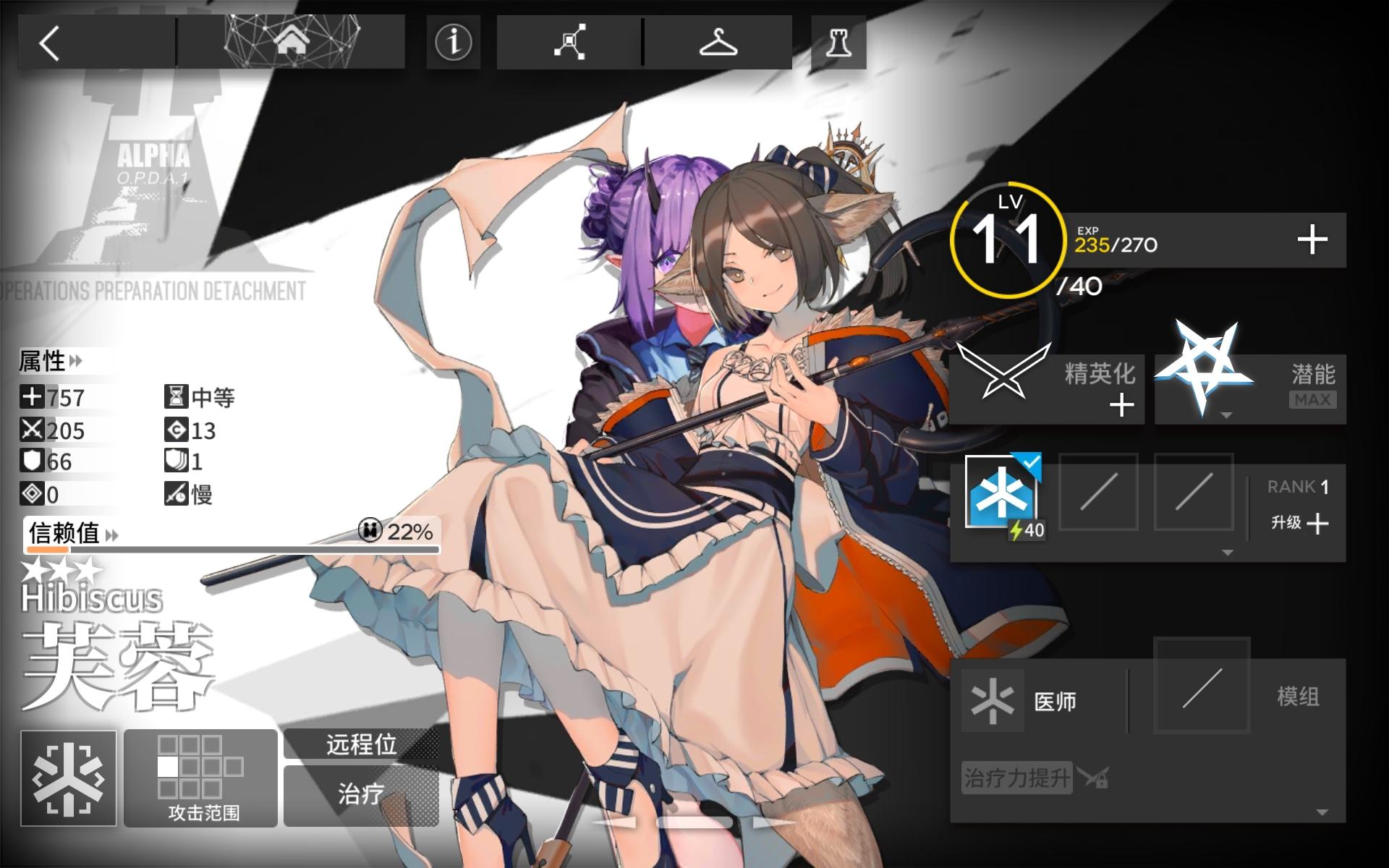1389x868 pixels.
Task: Open the operator info panel via the i icon
Action: [x=452, y=41]
